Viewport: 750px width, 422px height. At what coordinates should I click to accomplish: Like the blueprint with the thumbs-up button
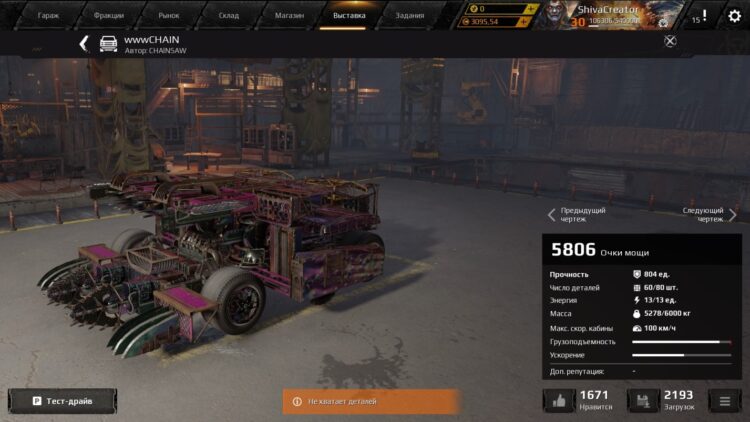pyautogui.click(x=559, y=401)
